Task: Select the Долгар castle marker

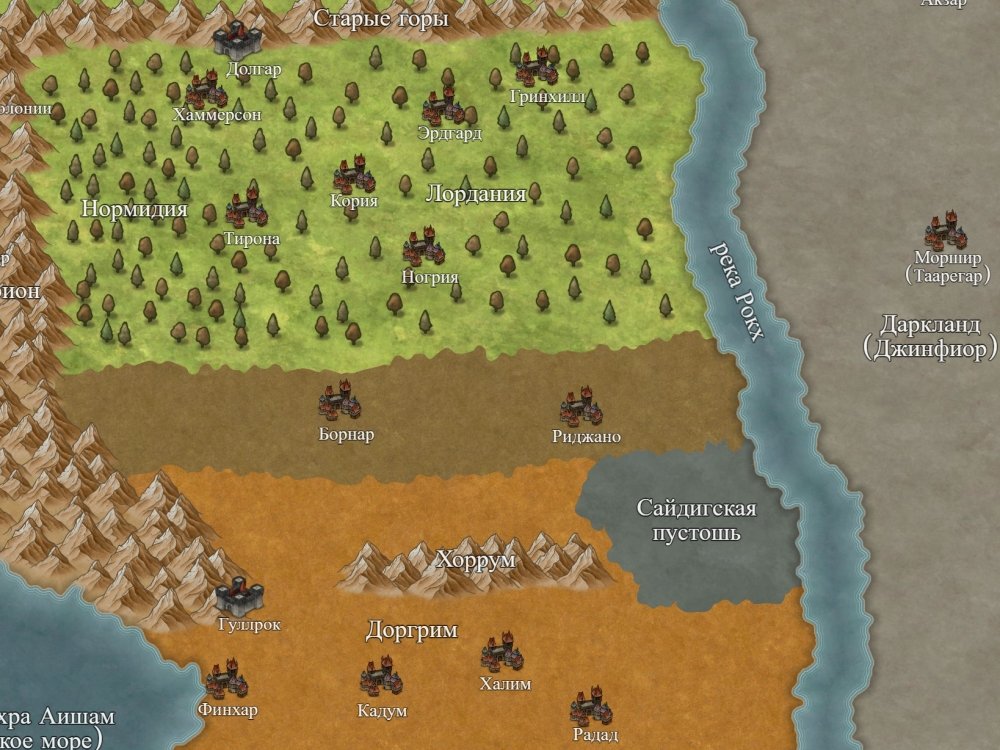Action: click(x=237, y=40)
